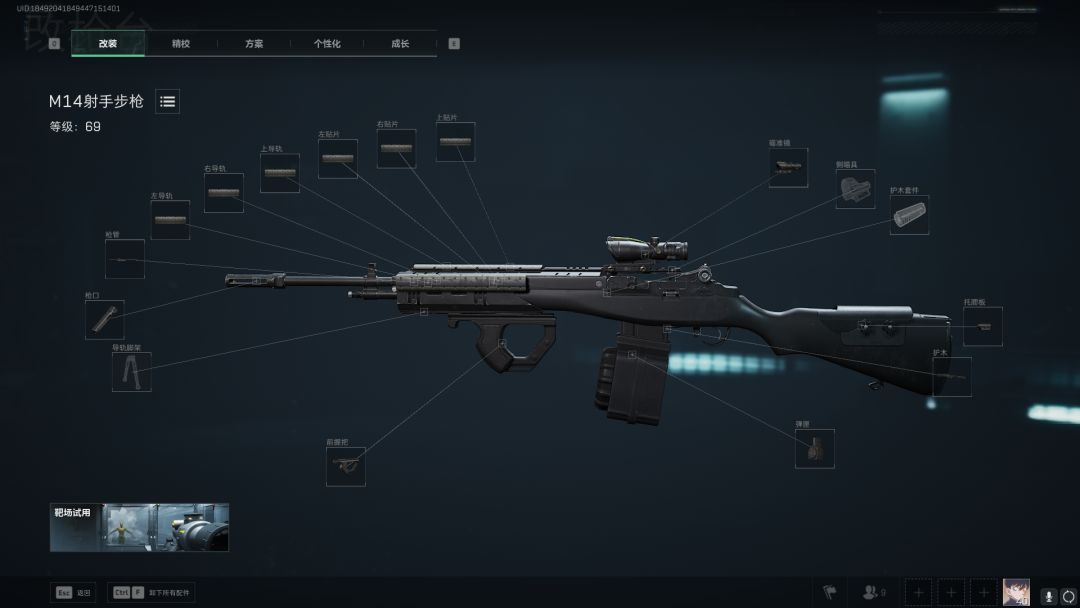
Task: Choose the 右贴片 right patch slot
Action: coord(396,148)
